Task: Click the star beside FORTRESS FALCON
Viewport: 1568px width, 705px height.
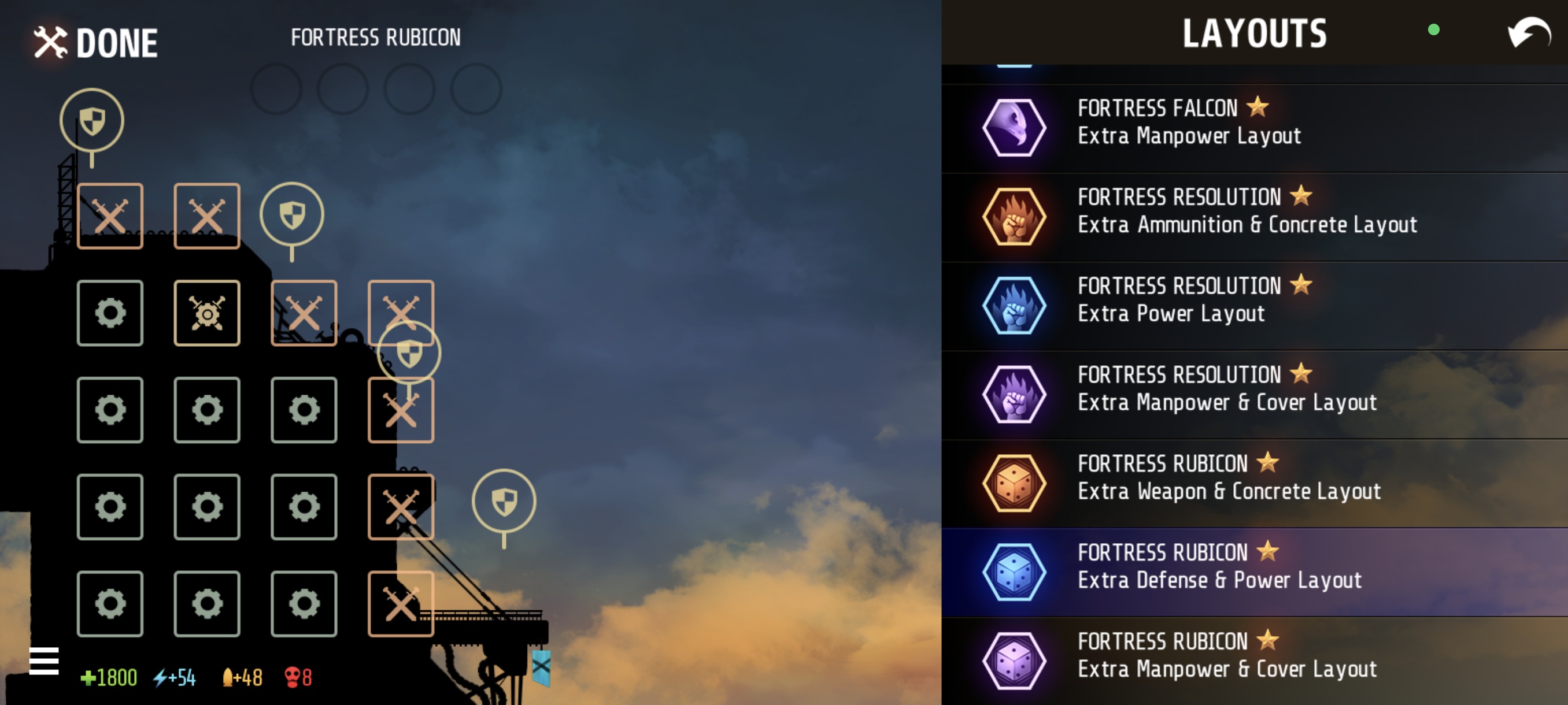Action: click(x=1259, y=107)
